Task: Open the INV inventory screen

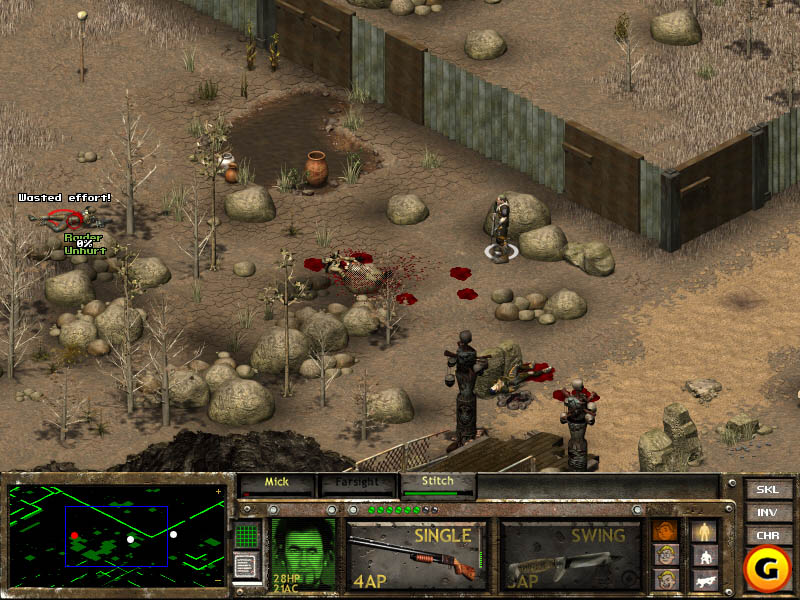Action: tap(766, 512)
